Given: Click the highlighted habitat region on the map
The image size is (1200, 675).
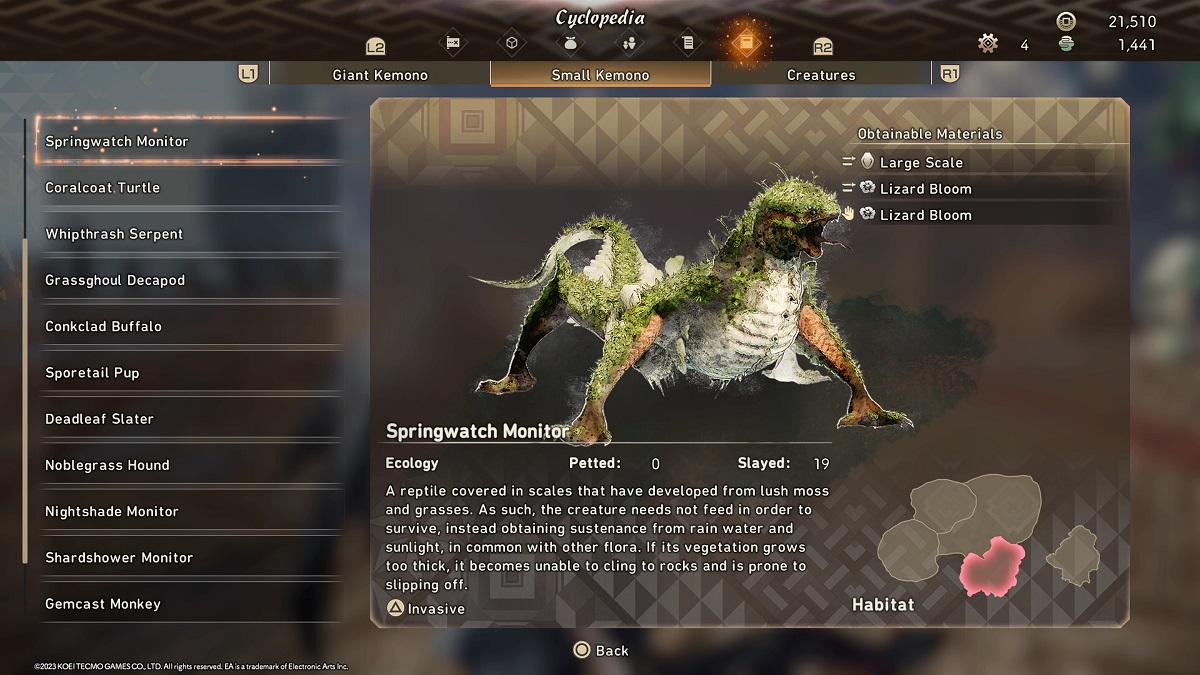Looking at the screenshot, I should pos(991,566).
